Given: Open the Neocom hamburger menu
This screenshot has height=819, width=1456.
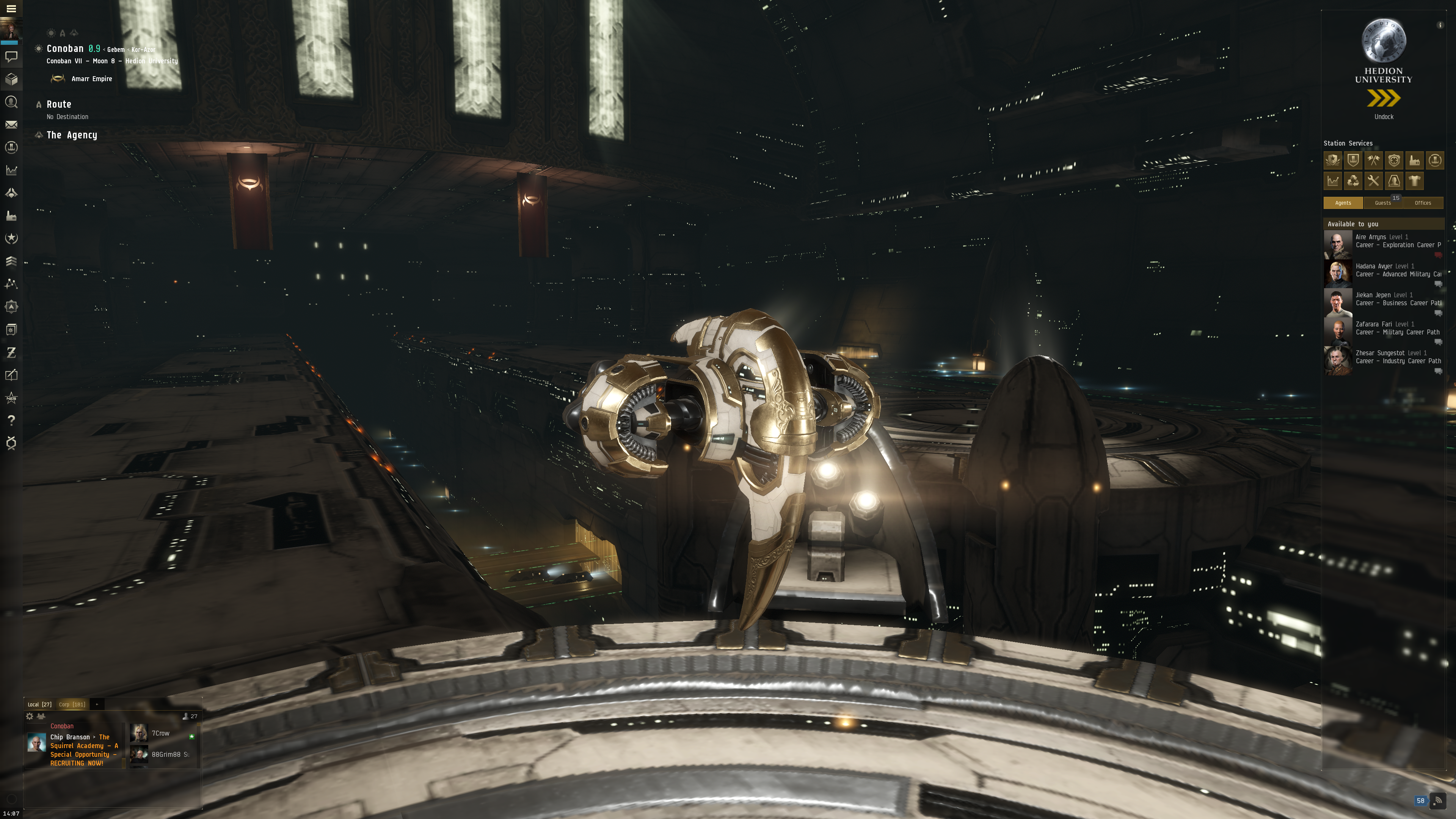Looking at the screenshot, I should pyautogui.click(x=11, y=8).
